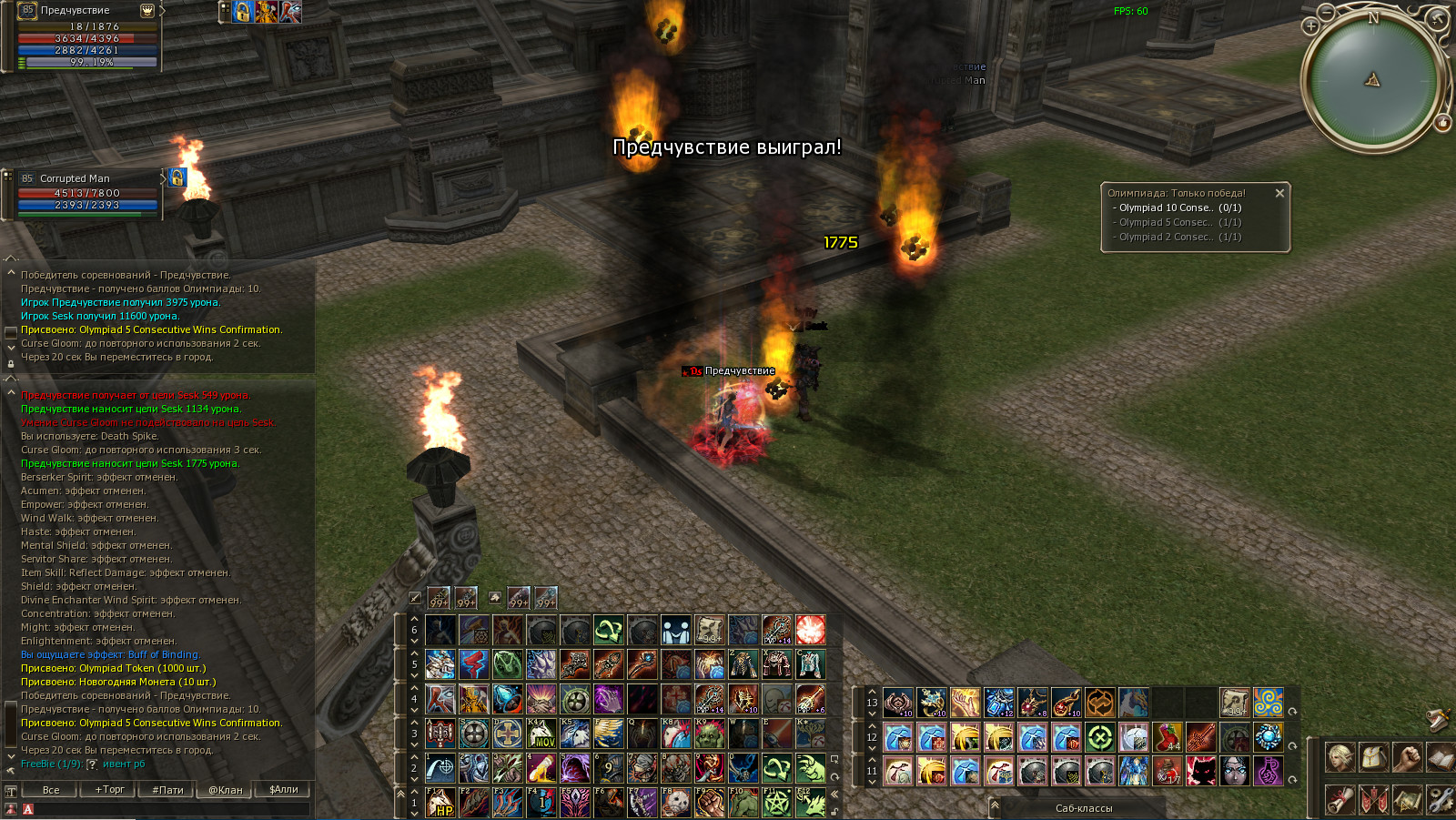The width and height of the screenshot is (1456, 820).
Task: Click the green pentagram skill on F11
Action: tap(776, 803)
